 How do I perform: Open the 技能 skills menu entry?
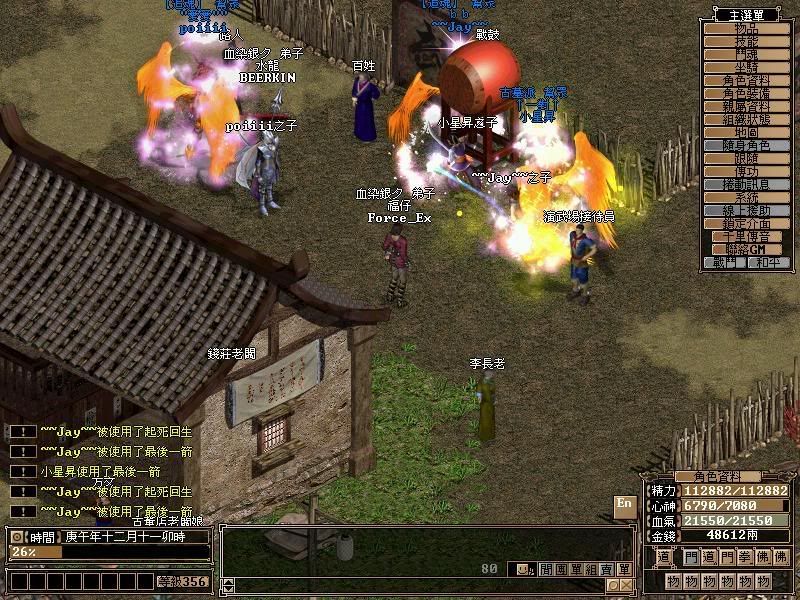point(746,42)
